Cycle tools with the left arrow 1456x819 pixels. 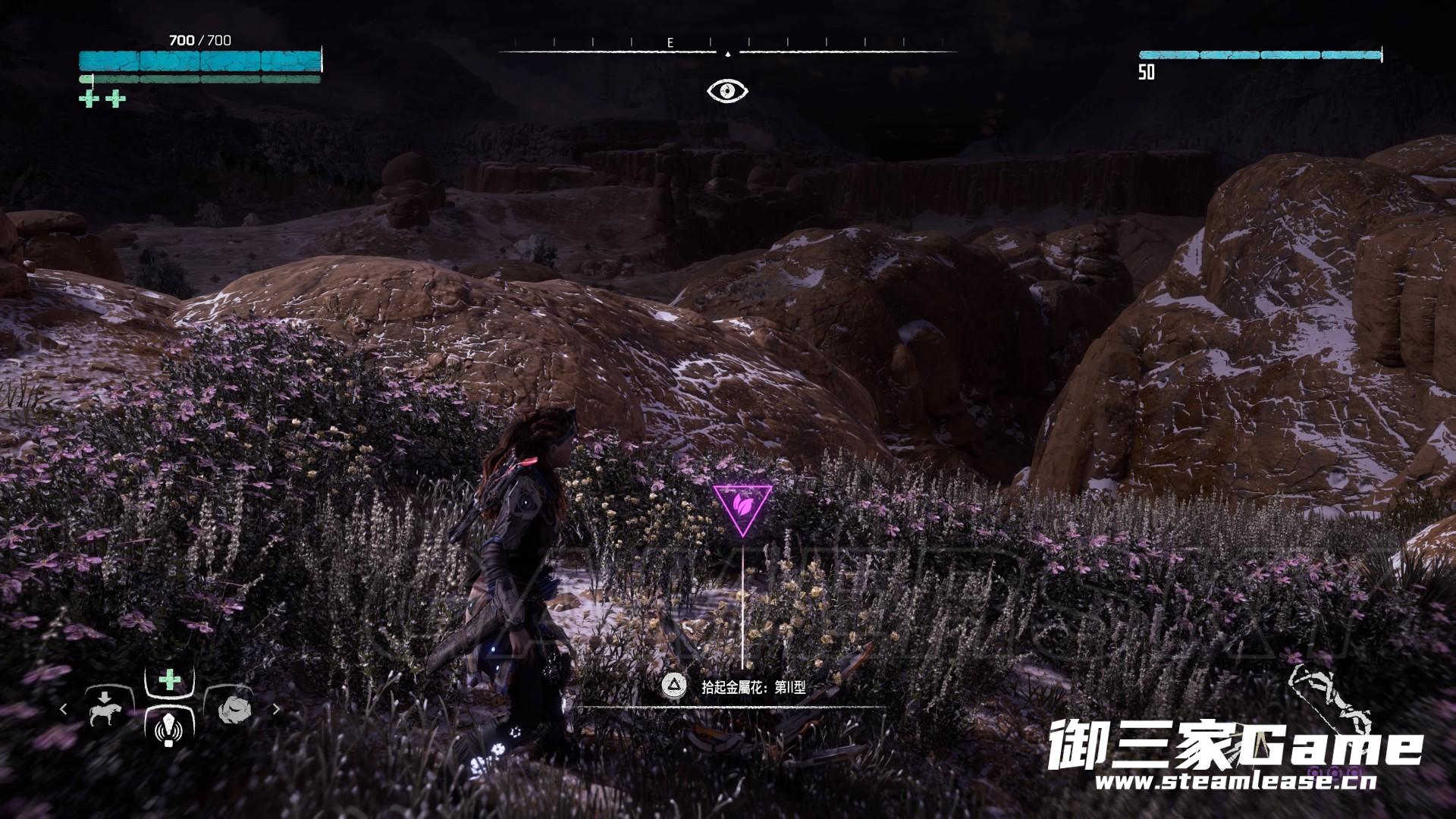point(64,709)
